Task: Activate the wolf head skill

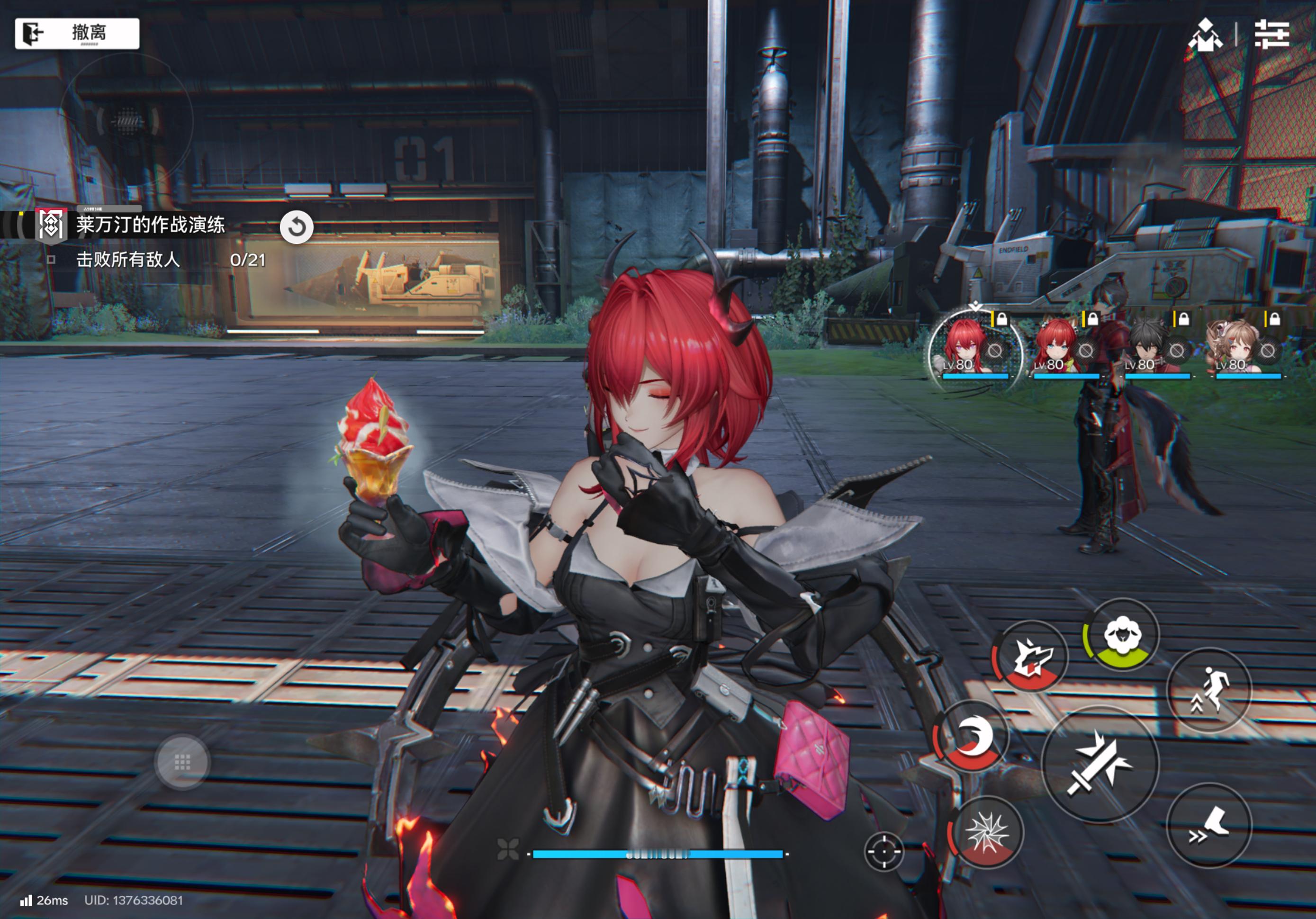Action: 1031,657
